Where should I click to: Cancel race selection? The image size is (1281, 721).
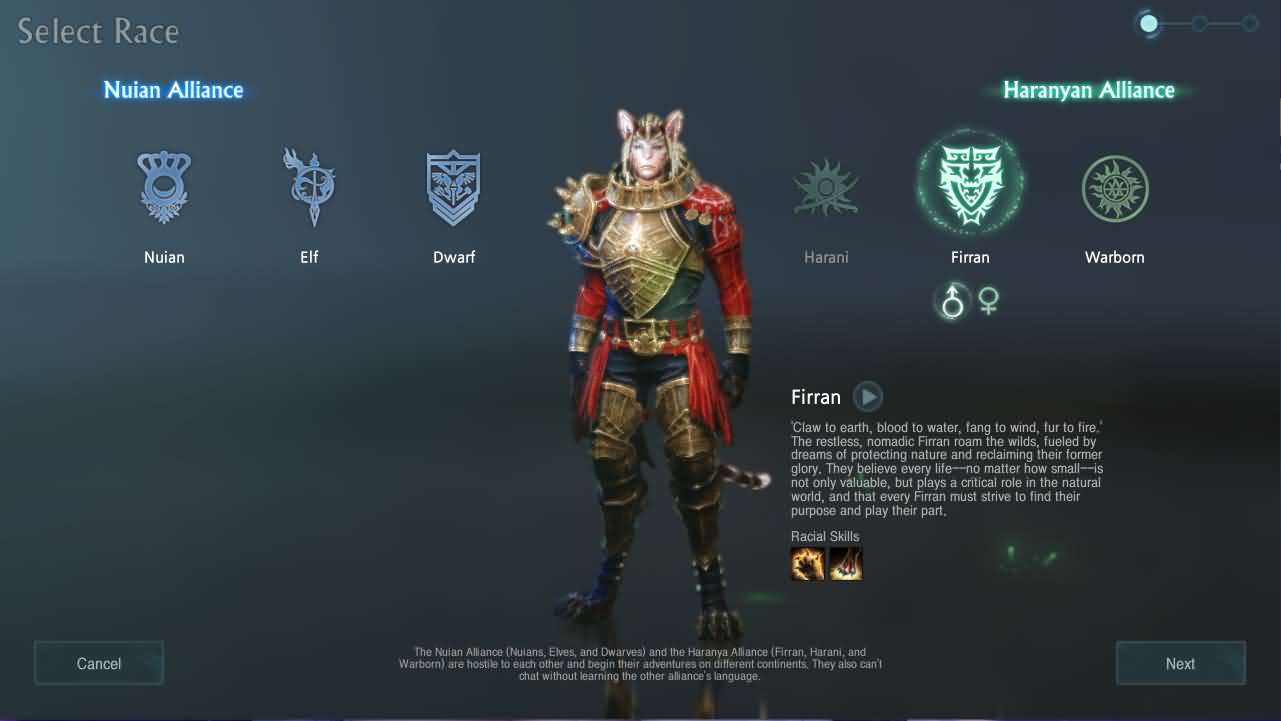pyautogui.click(x=99, y=663)
